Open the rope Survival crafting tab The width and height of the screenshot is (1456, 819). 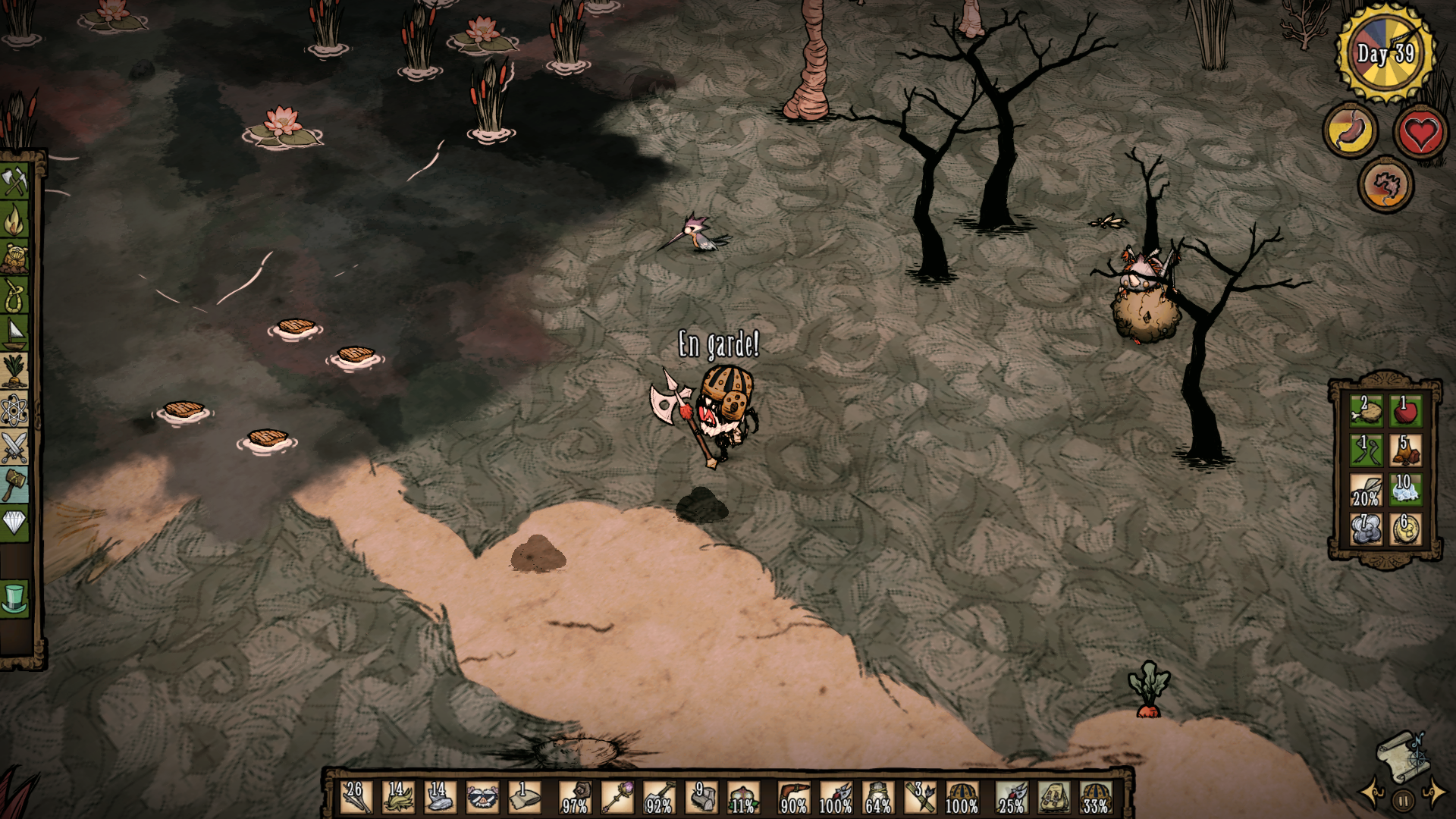14,296
